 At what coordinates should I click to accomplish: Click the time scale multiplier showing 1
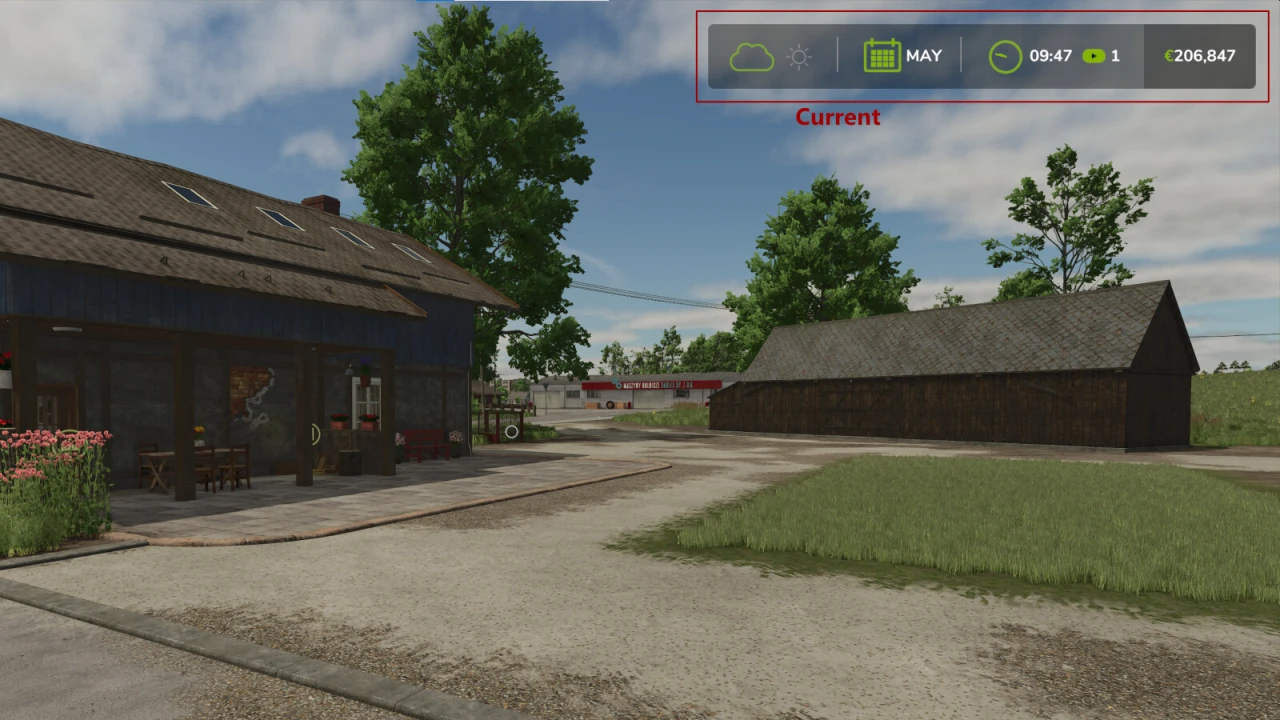tap(1115, 57)
